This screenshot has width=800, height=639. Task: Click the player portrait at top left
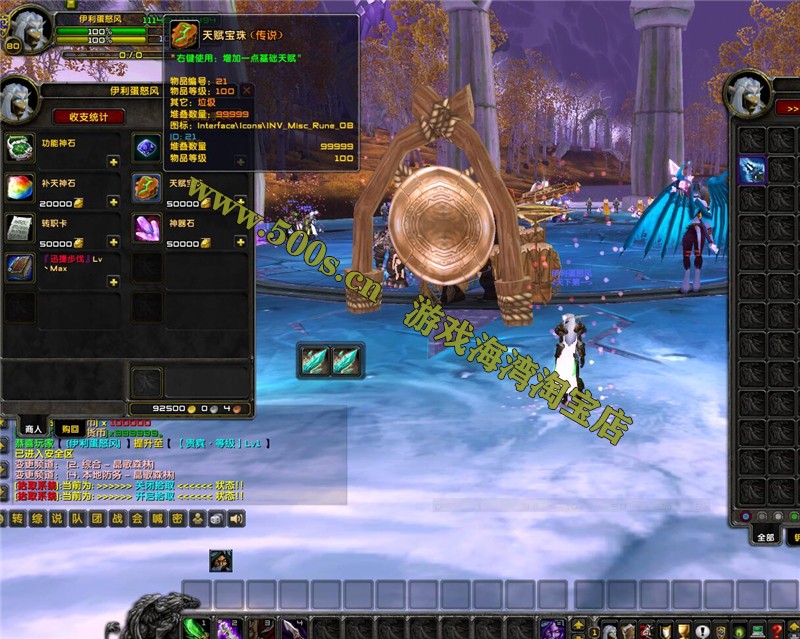pyautogui.click(x=30, y=31)
